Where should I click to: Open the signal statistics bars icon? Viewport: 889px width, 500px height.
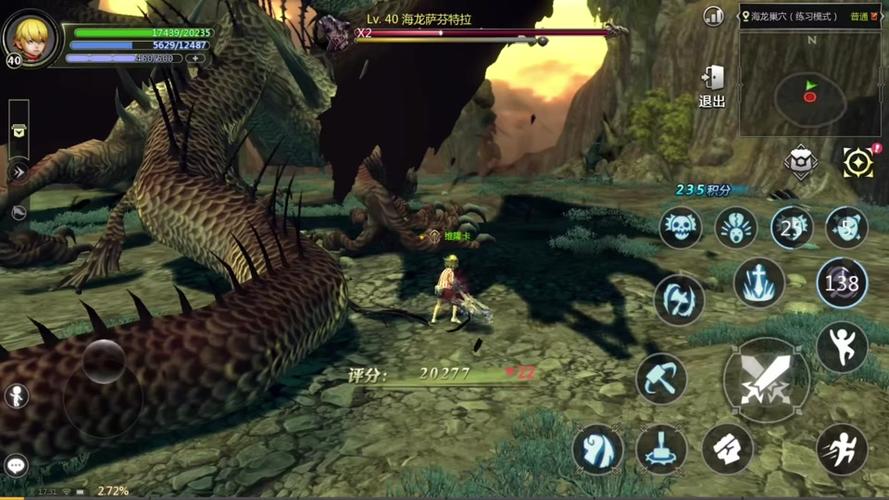pos(713,16)
